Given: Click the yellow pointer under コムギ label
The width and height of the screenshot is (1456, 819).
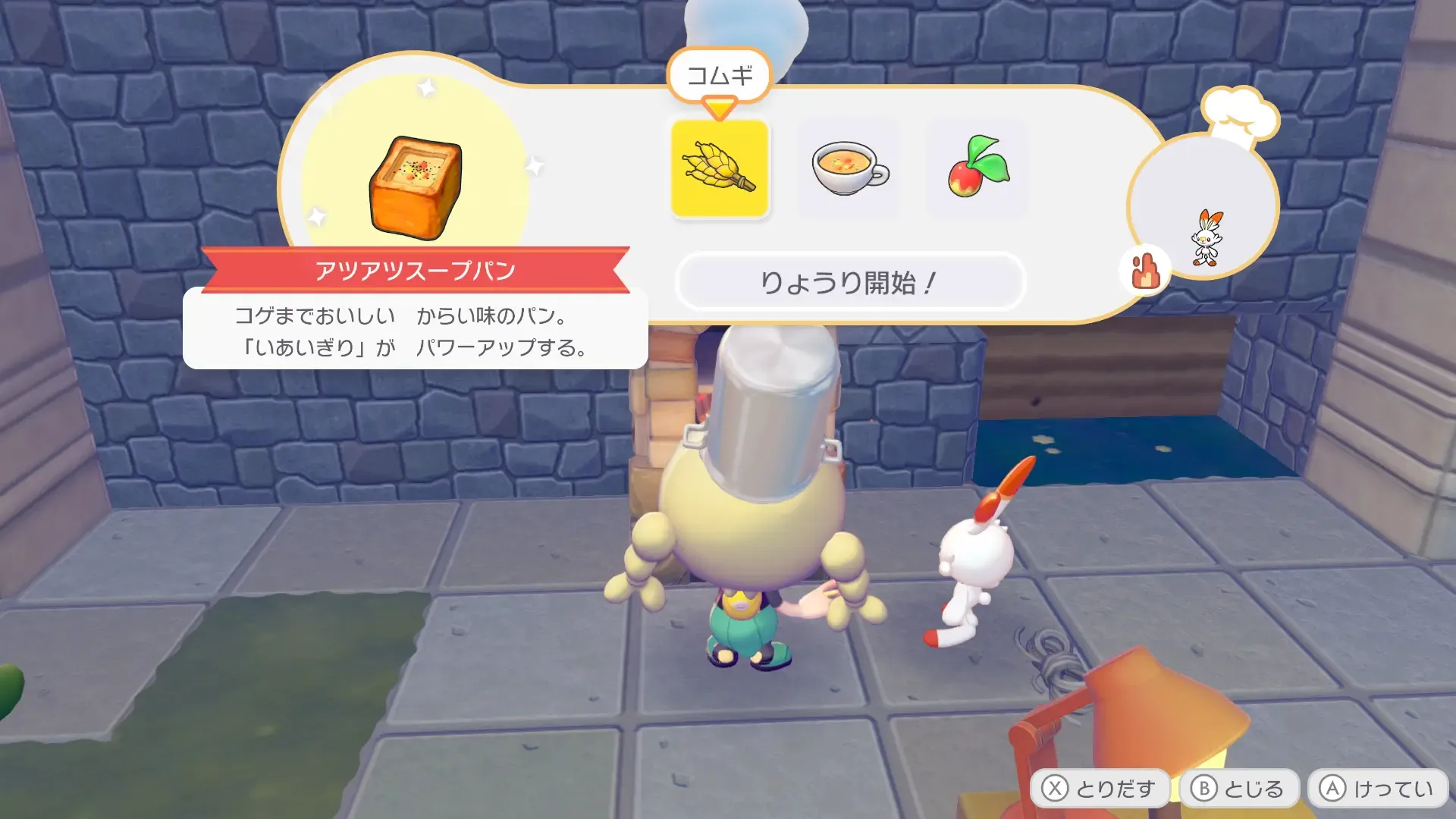Looking at the screenshot, I should (718, 106).
